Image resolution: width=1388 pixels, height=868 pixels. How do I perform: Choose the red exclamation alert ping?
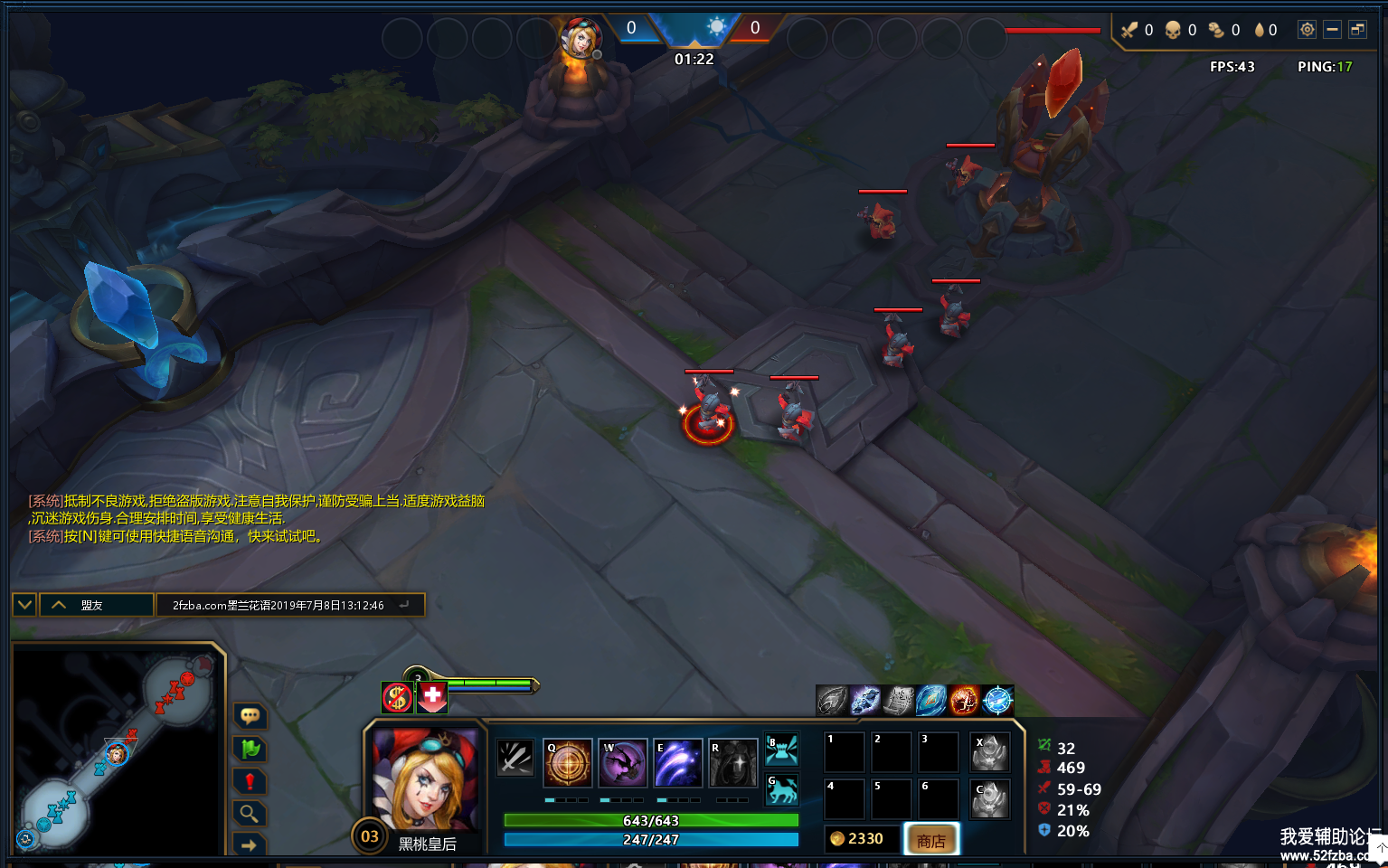tap(250, 781)
